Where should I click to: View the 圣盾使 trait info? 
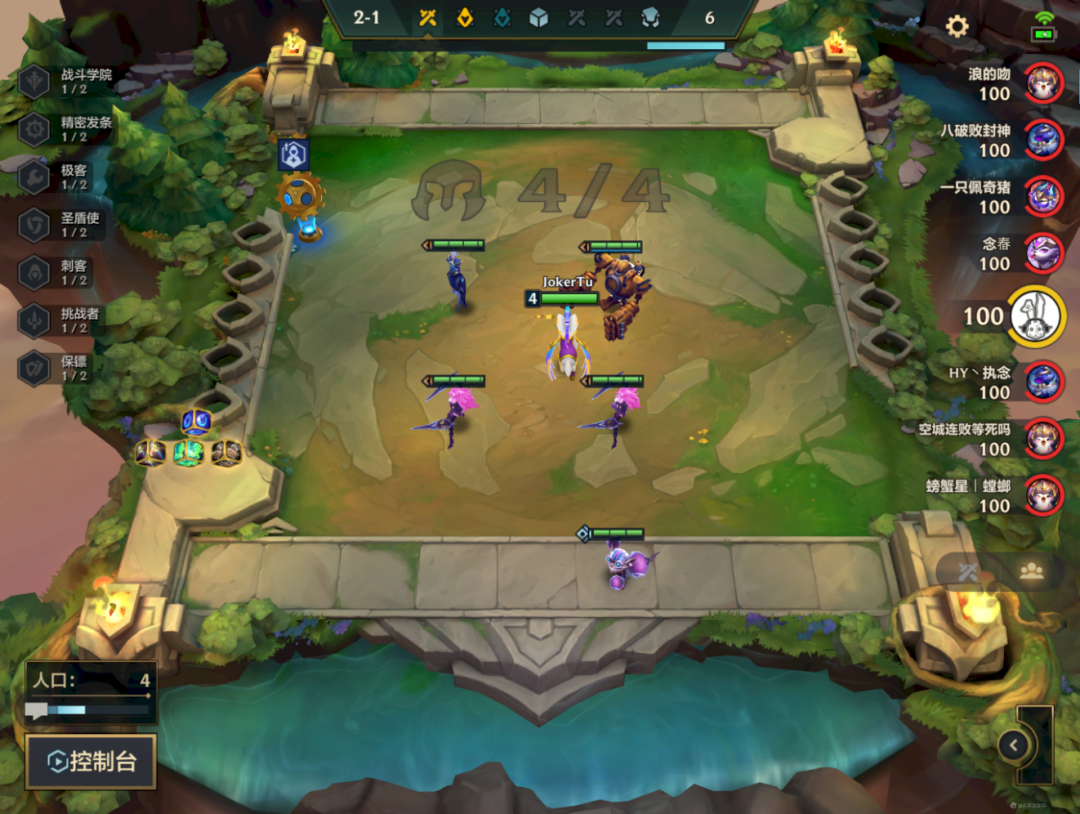pyautogui.click(x=70, y=225)
